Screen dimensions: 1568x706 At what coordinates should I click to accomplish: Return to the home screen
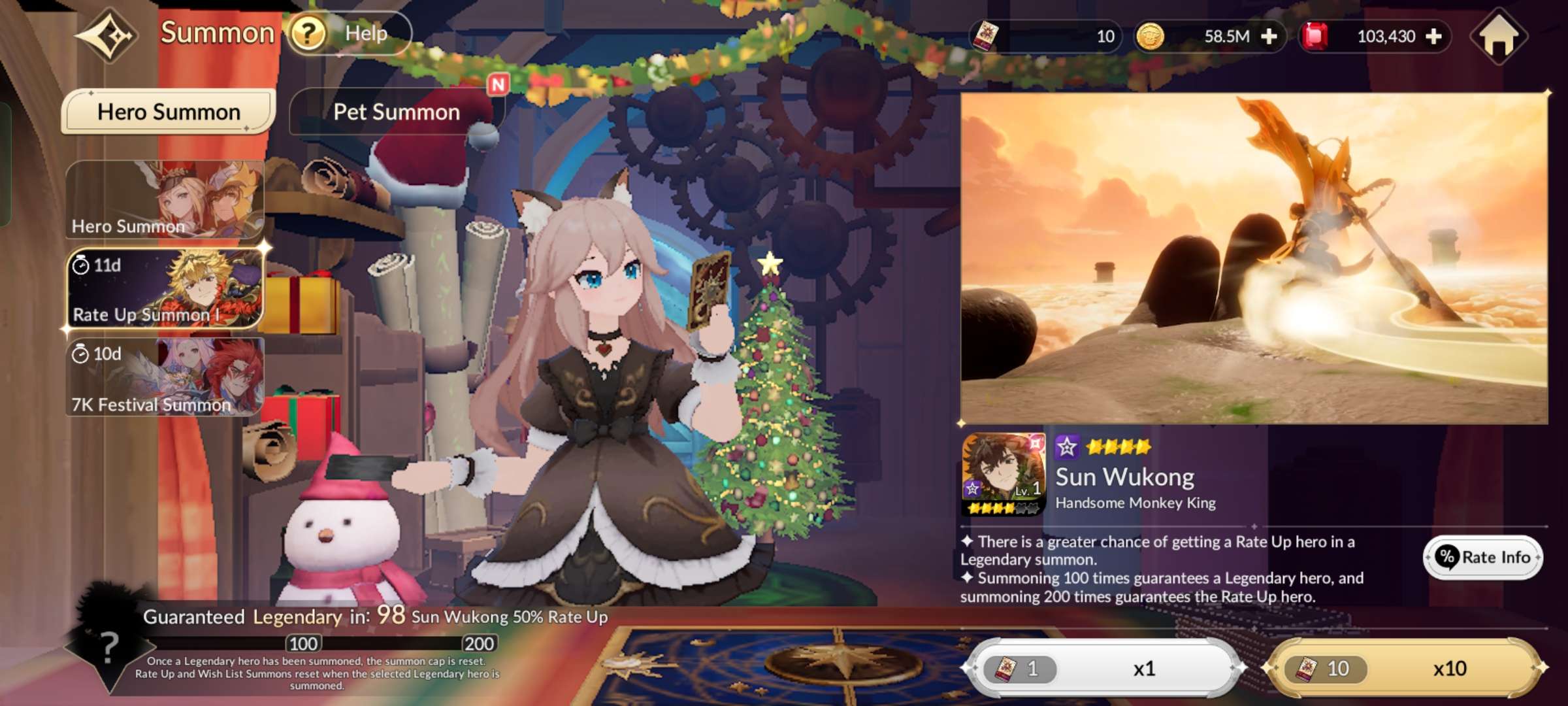(x=1499, y=36)
